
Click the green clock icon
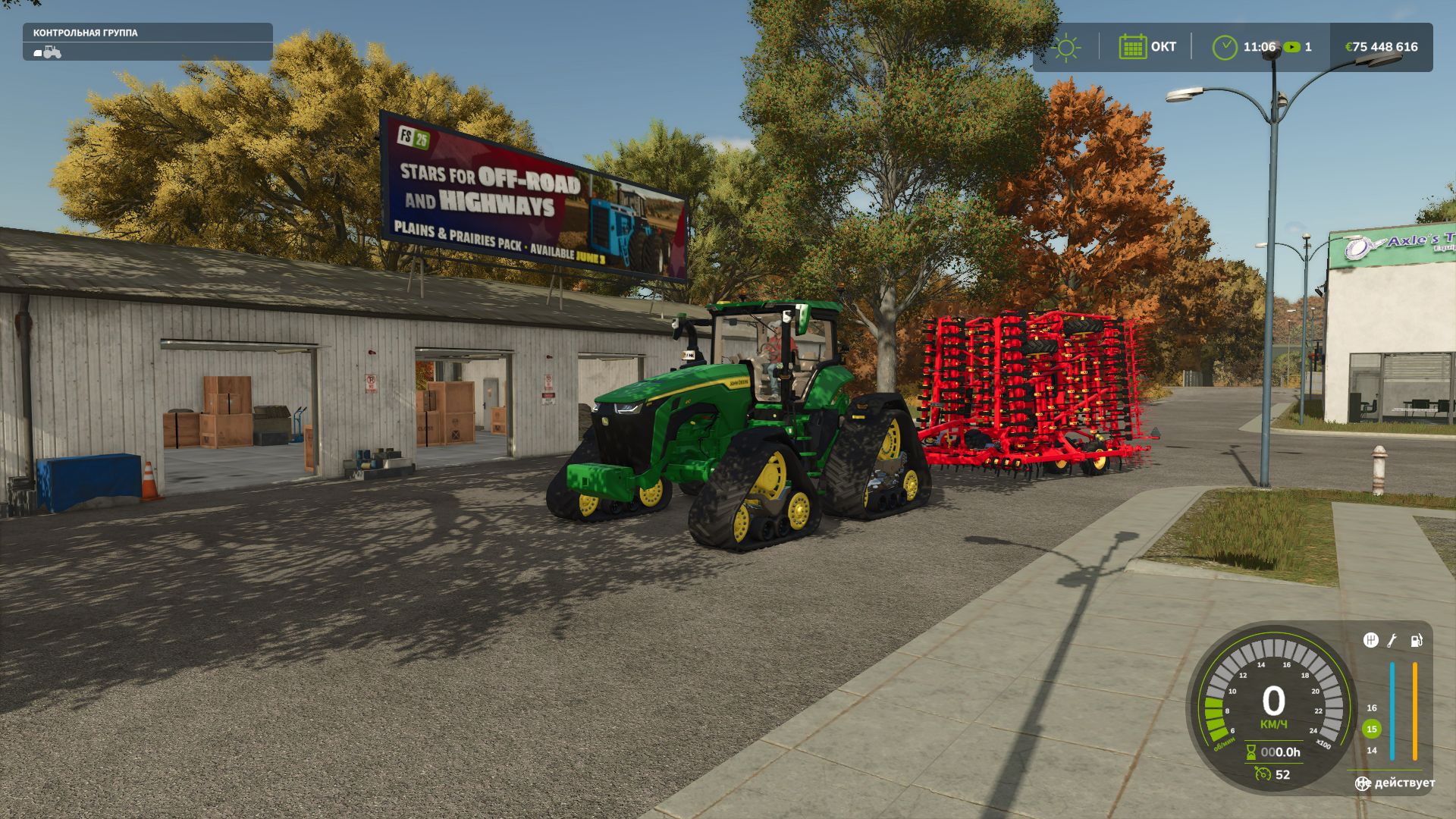(x=1224, y=47)
